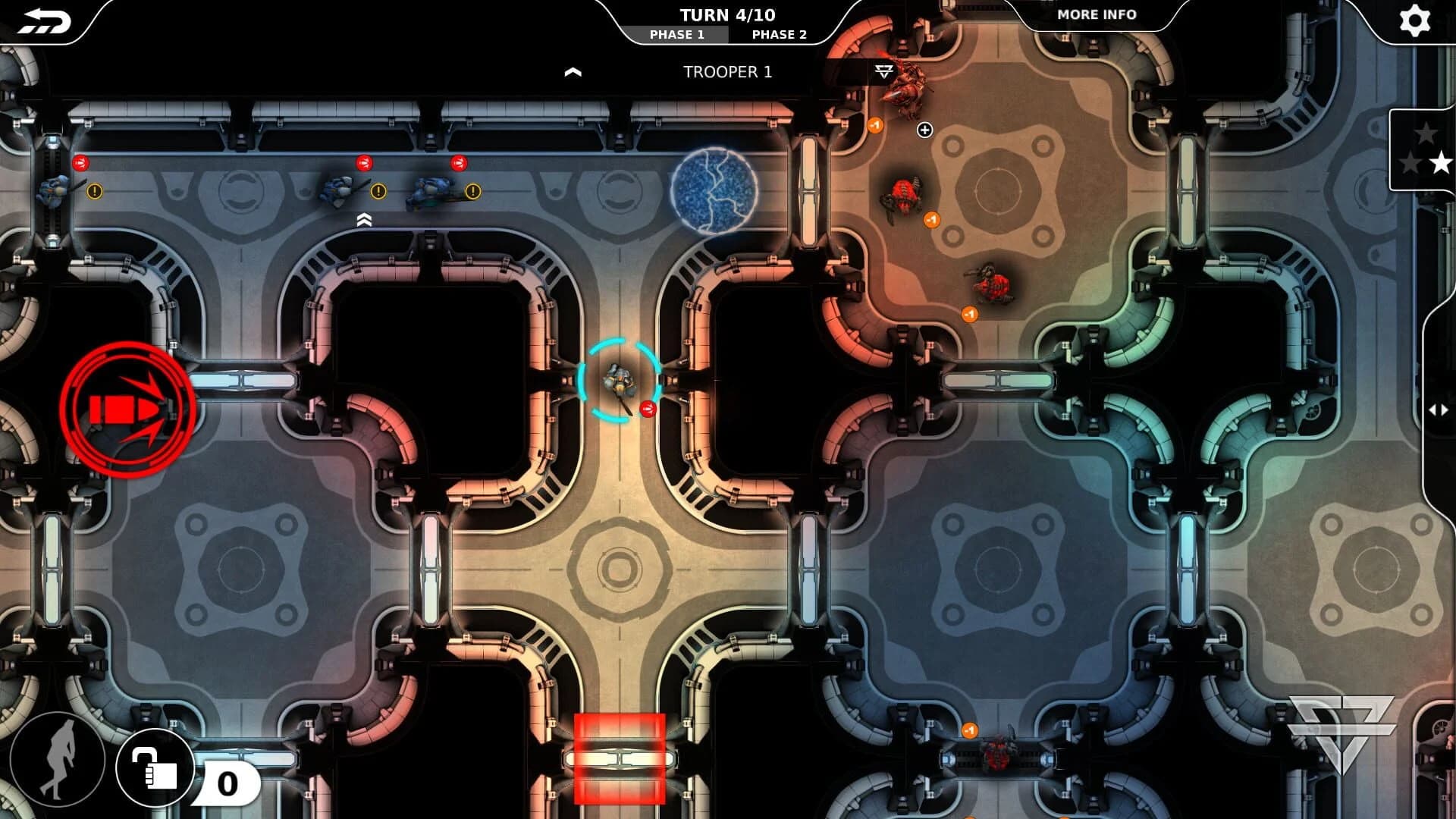Image resolution: width=1456 pixels, height=819 pixels.
Task: Open the MORE INFO panel
Action: pos(1097,14)
